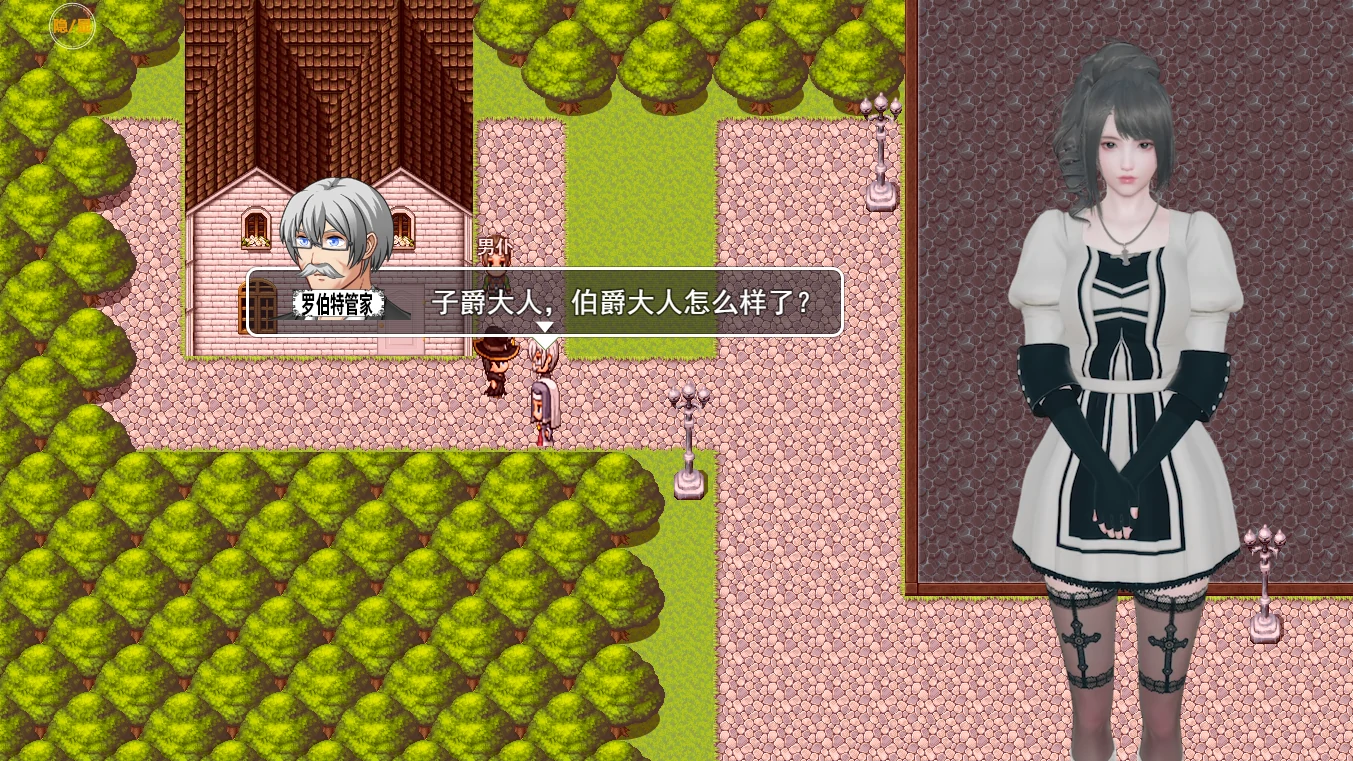Click the lamp near the maid portrait

1264,580
